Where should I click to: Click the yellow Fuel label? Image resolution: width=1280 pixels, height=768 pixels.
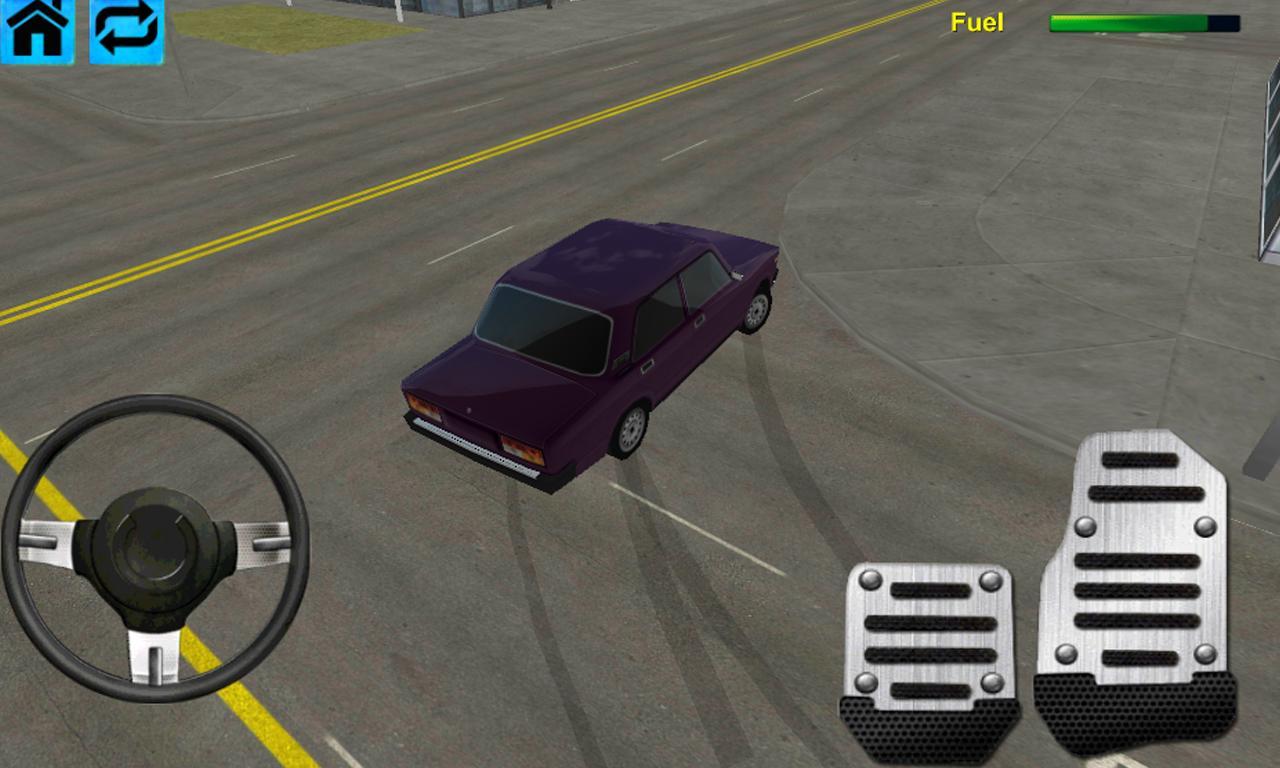point(977,22)
